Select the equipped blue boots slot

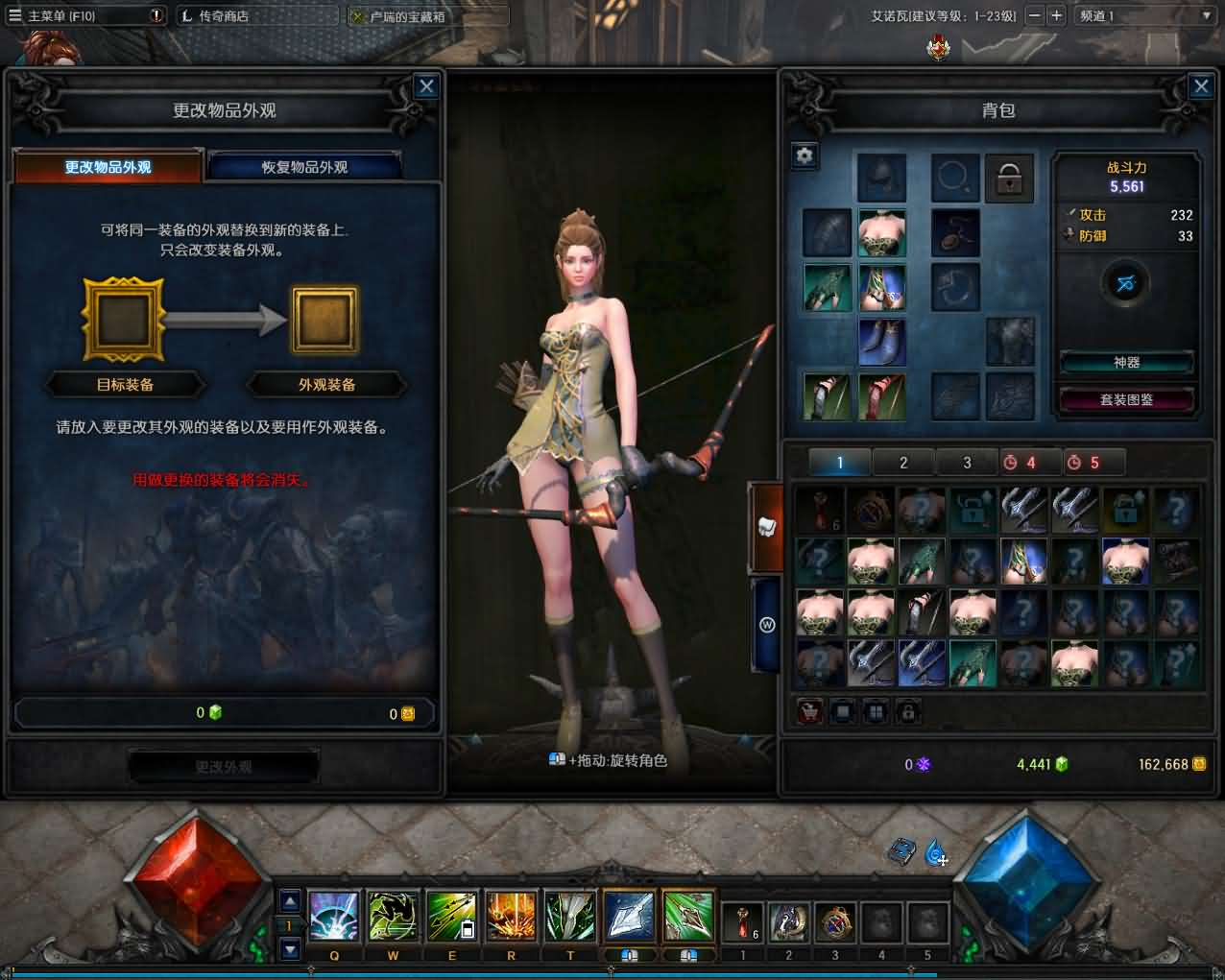click(x=881, y=343)
